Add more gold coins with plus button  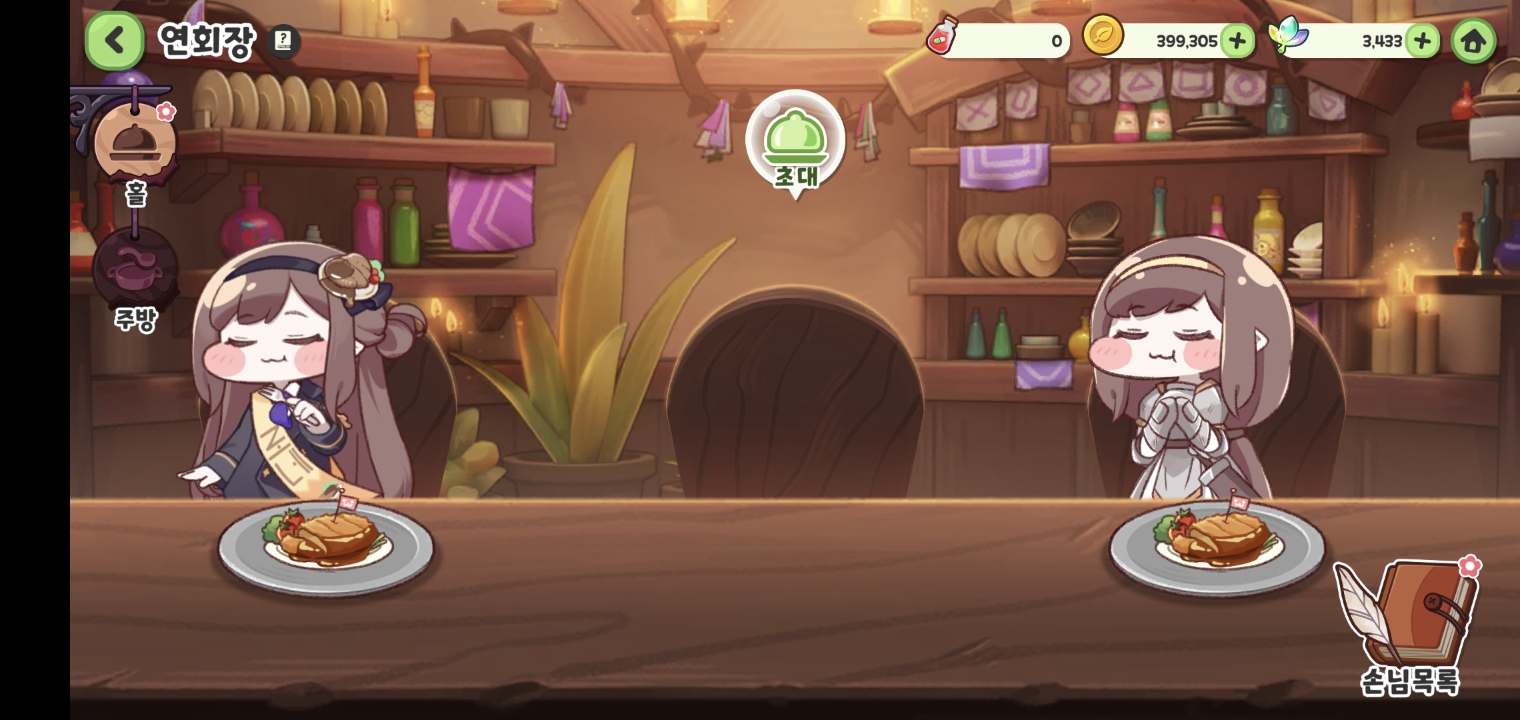[1237, 41]
